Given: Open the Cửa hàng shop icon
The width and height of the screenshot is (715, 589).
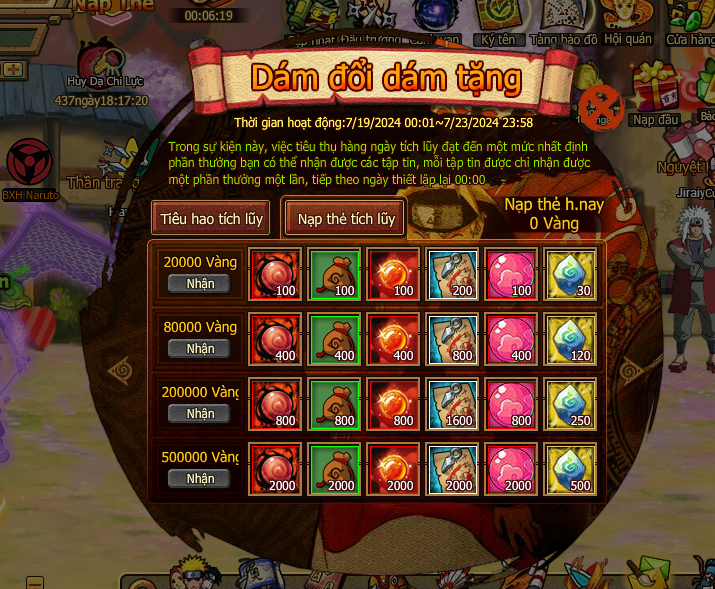Looking at the screenshot, I should [x=692, y=18].
